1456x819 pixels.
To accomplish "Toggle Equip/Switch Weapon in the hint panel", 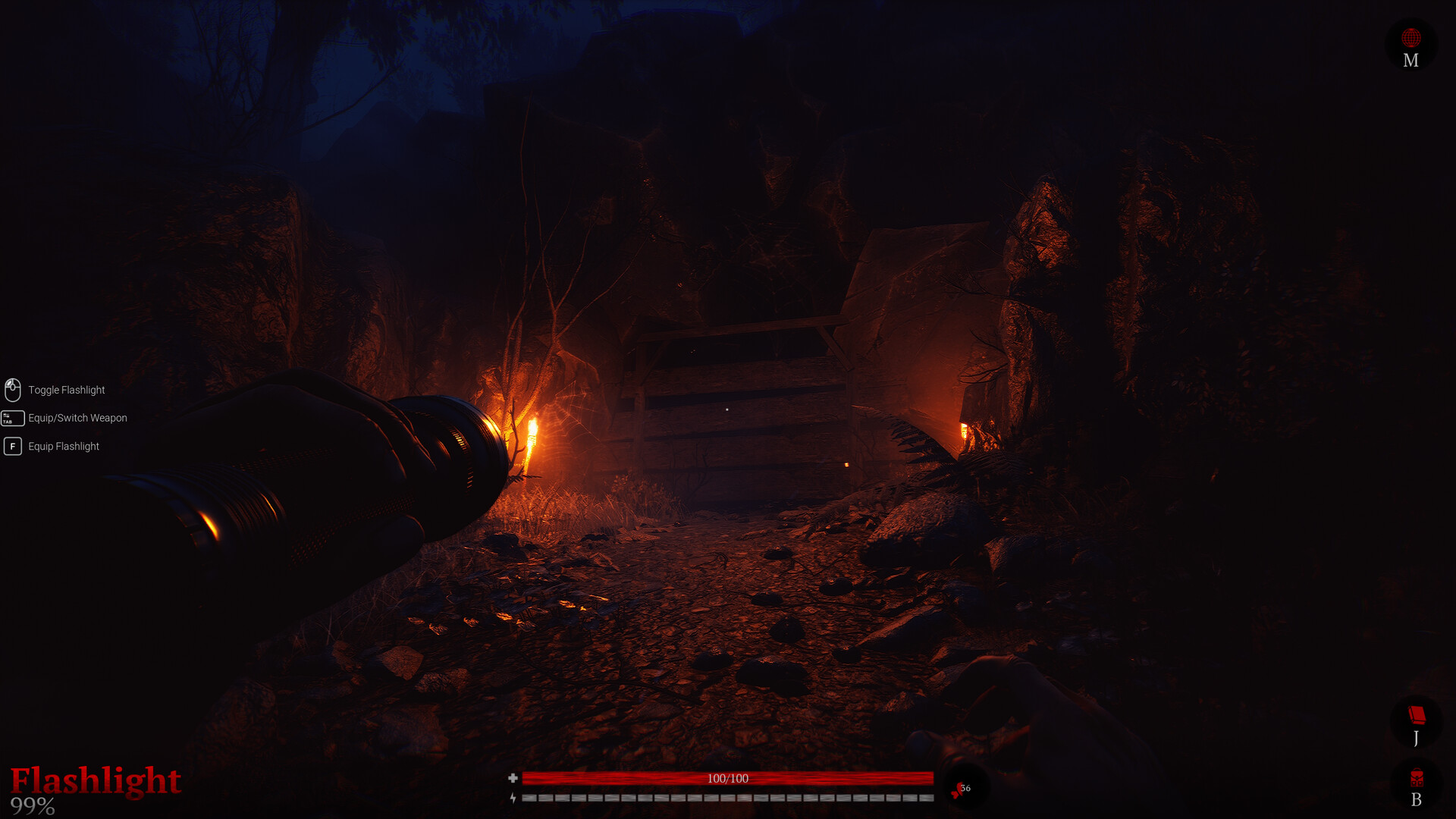I will coord(77,418).
